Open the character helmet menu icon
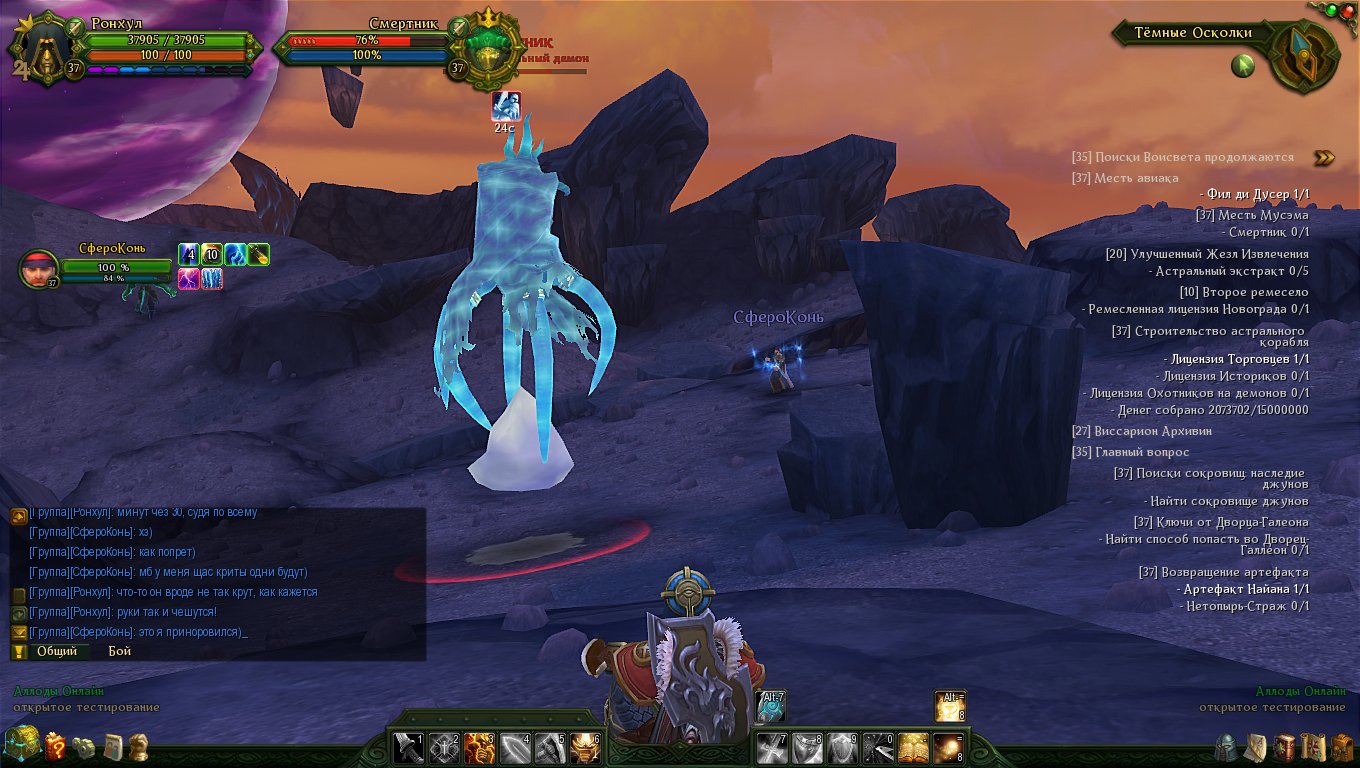1360x768 pixels. pos(1226,747)
